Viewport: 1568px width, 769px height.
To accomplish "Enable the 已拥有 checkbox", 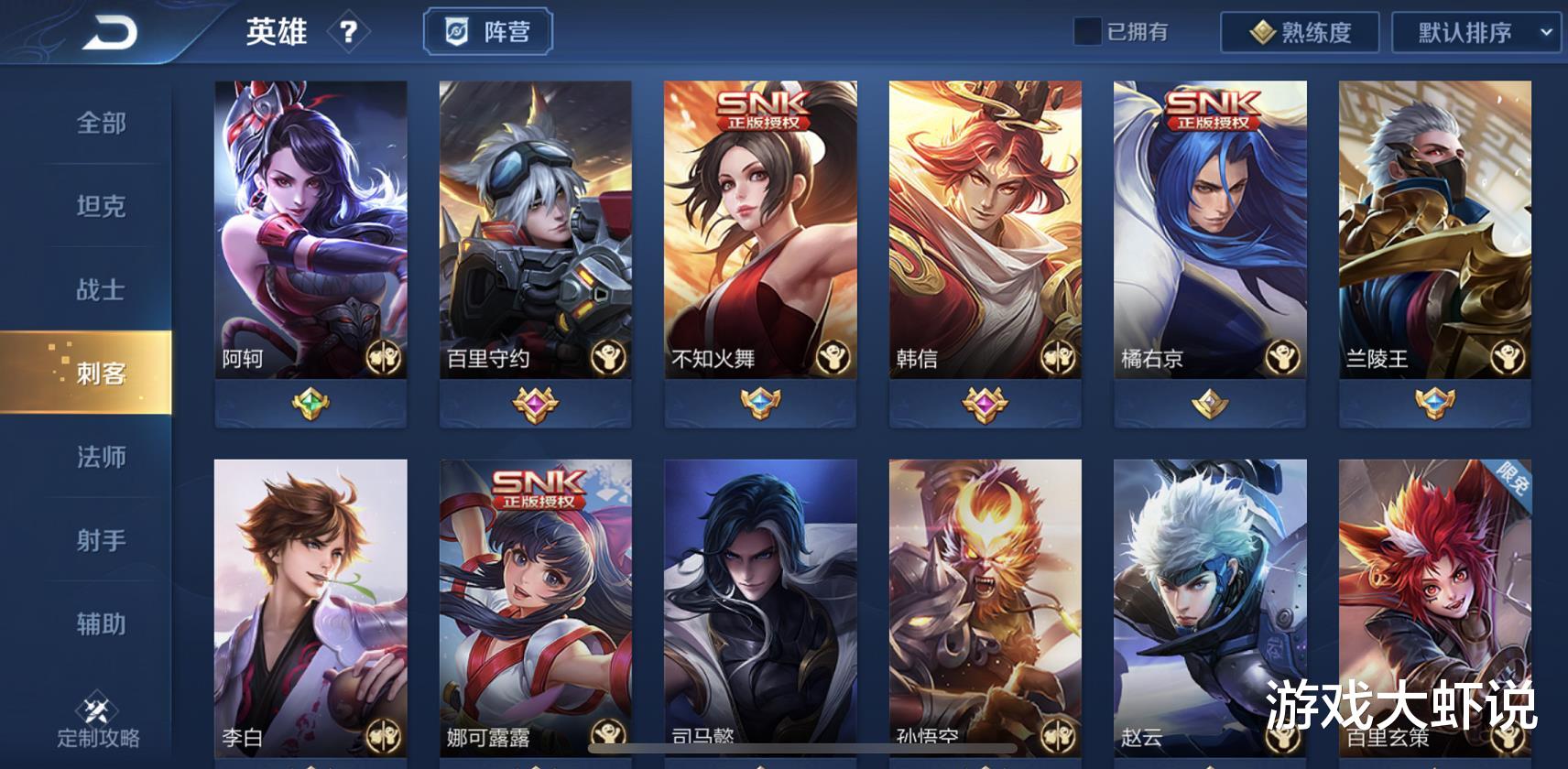I will click(1088, 30).
